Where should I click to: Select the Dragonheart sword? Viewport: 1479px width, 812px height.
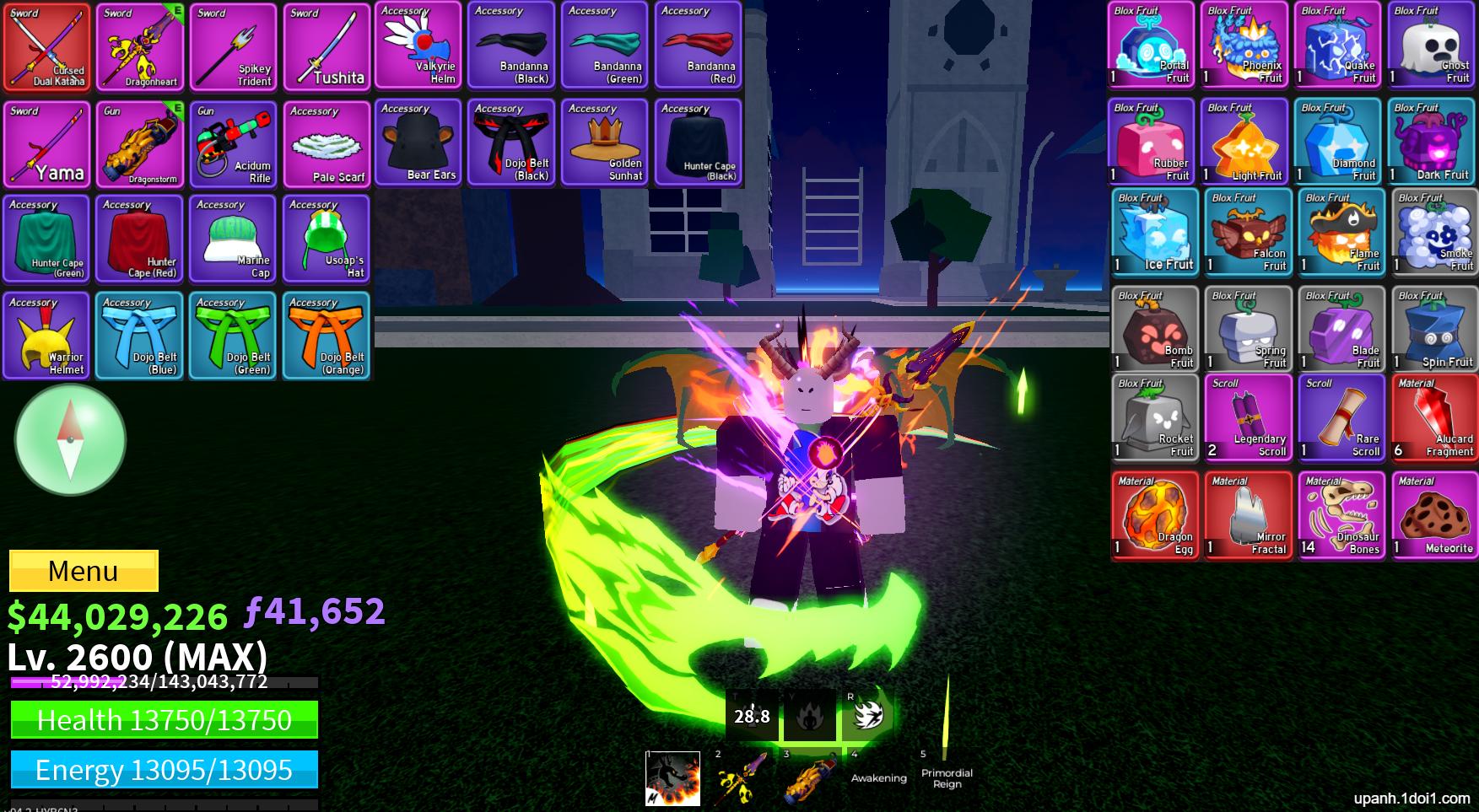point(139,48)
